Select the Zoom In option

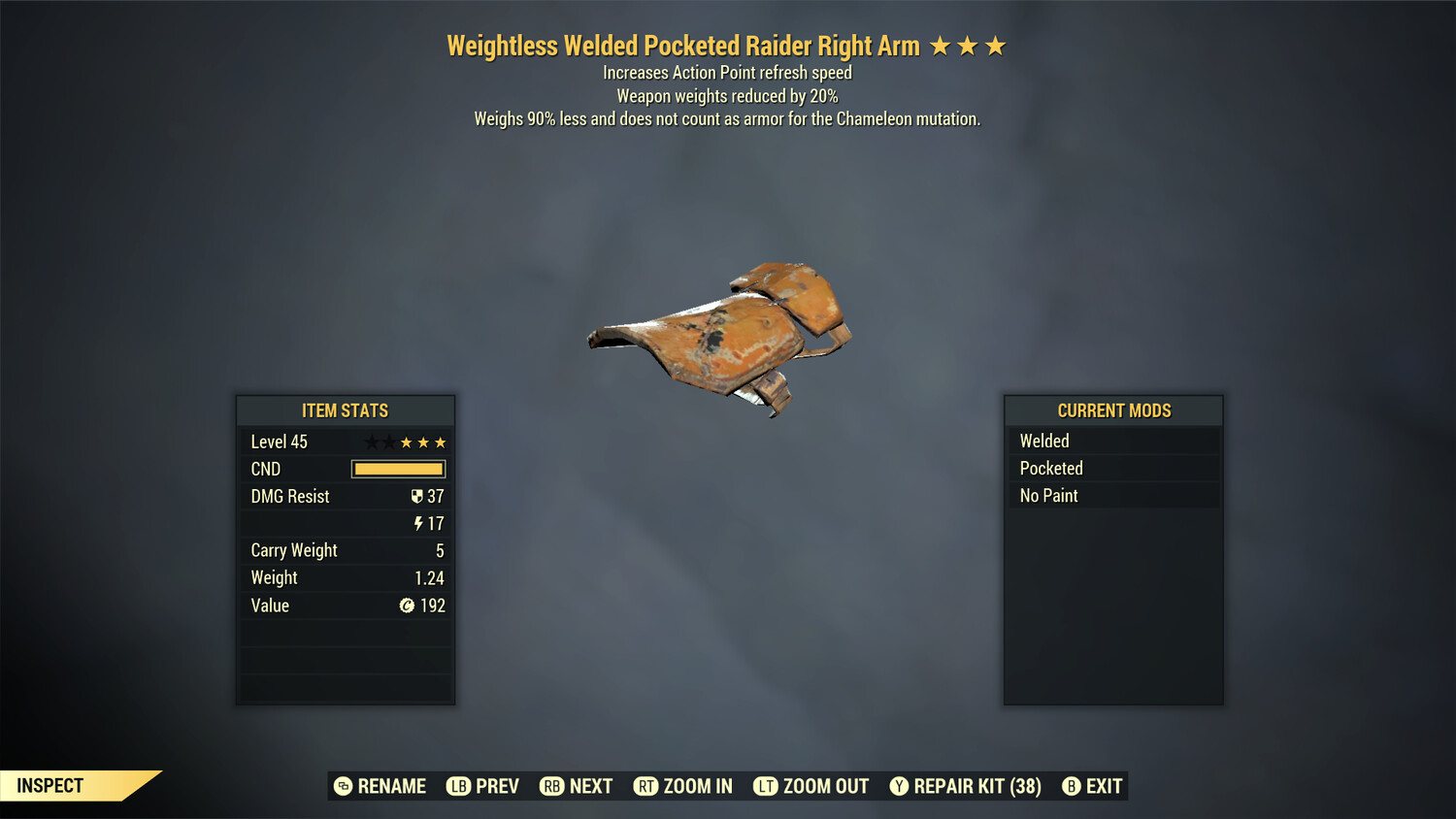pyautogui.click(x=683, y=786)
